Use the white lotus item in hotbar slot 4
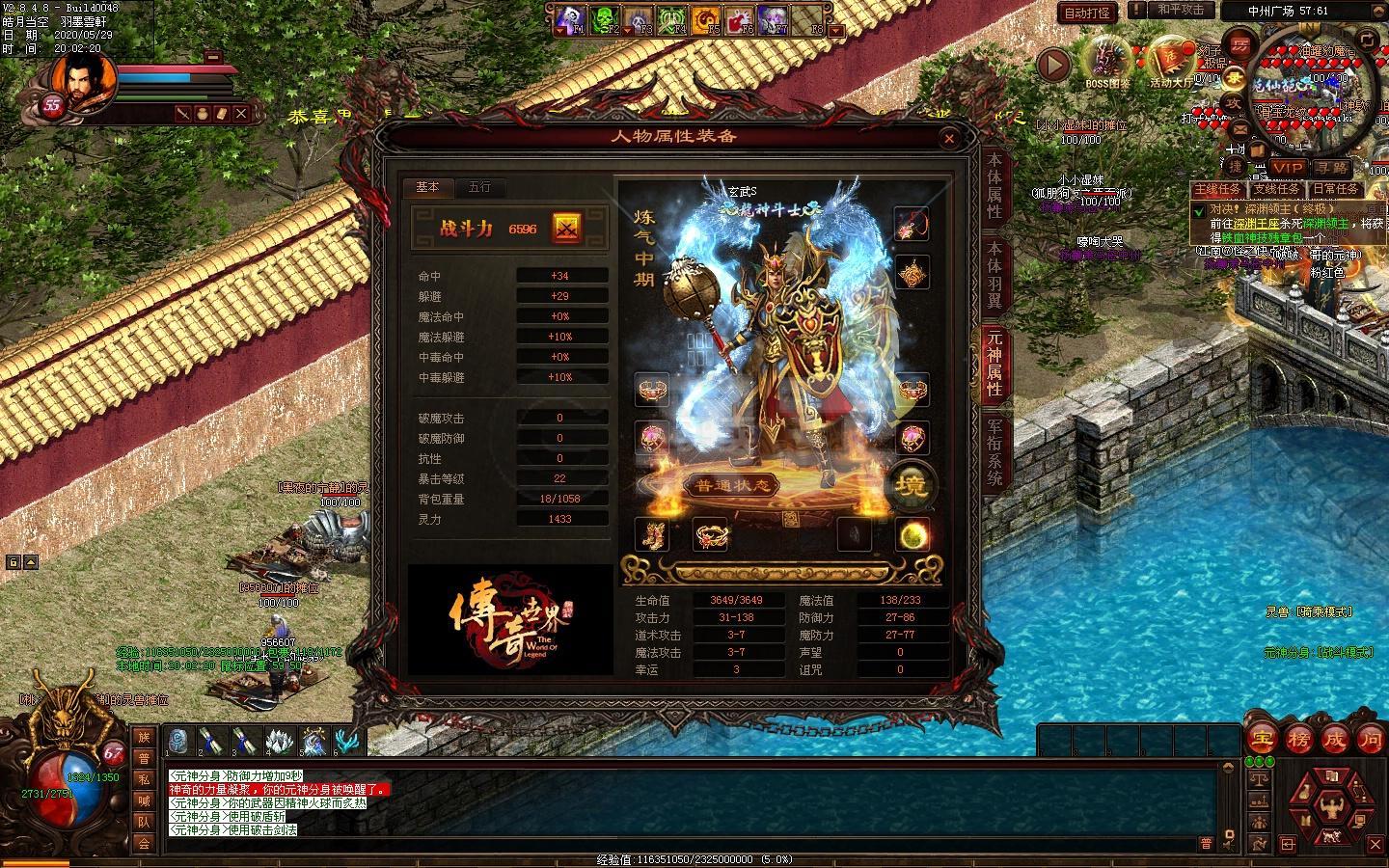The width and height of the screenshot is (1389, 868). [279, 741]
